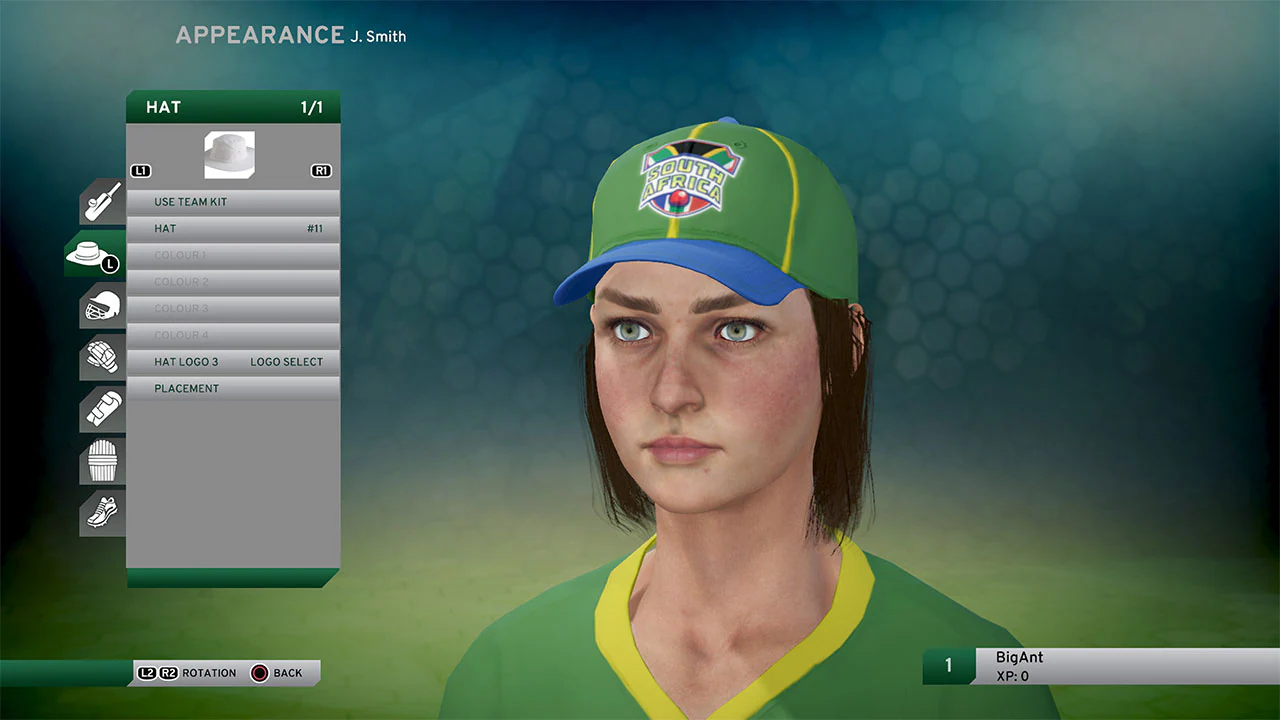
Task: Enable Colour 1 customization row
Action: (232, 255)
